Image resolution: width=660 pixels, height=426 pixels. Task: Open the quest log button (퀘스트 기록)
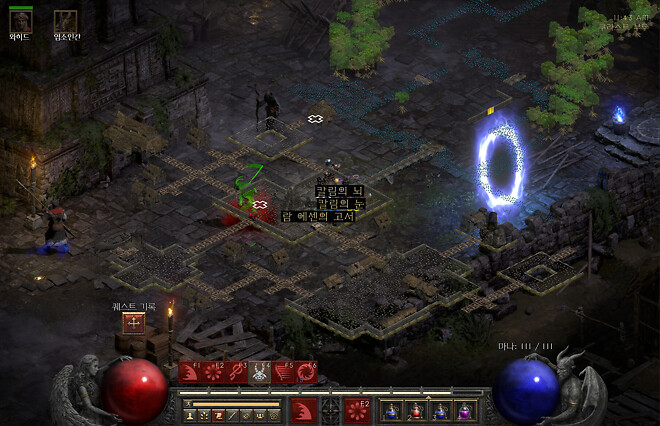click(x=132, y=322)
